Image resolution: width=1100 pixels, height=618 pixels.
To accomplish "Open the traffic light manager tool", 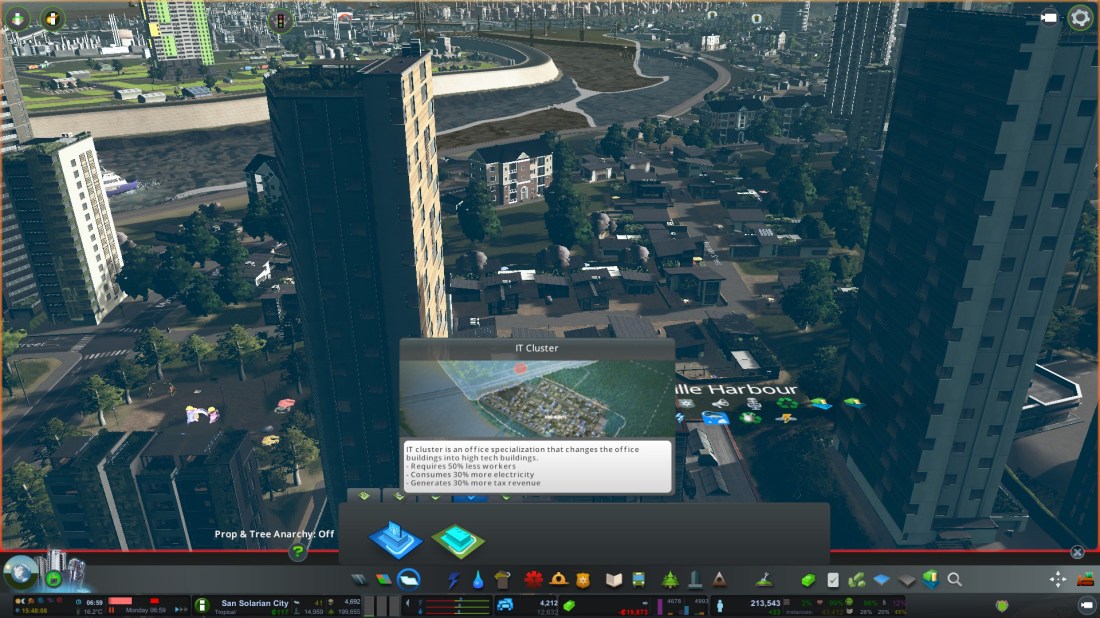I will [x=280, y=19].
